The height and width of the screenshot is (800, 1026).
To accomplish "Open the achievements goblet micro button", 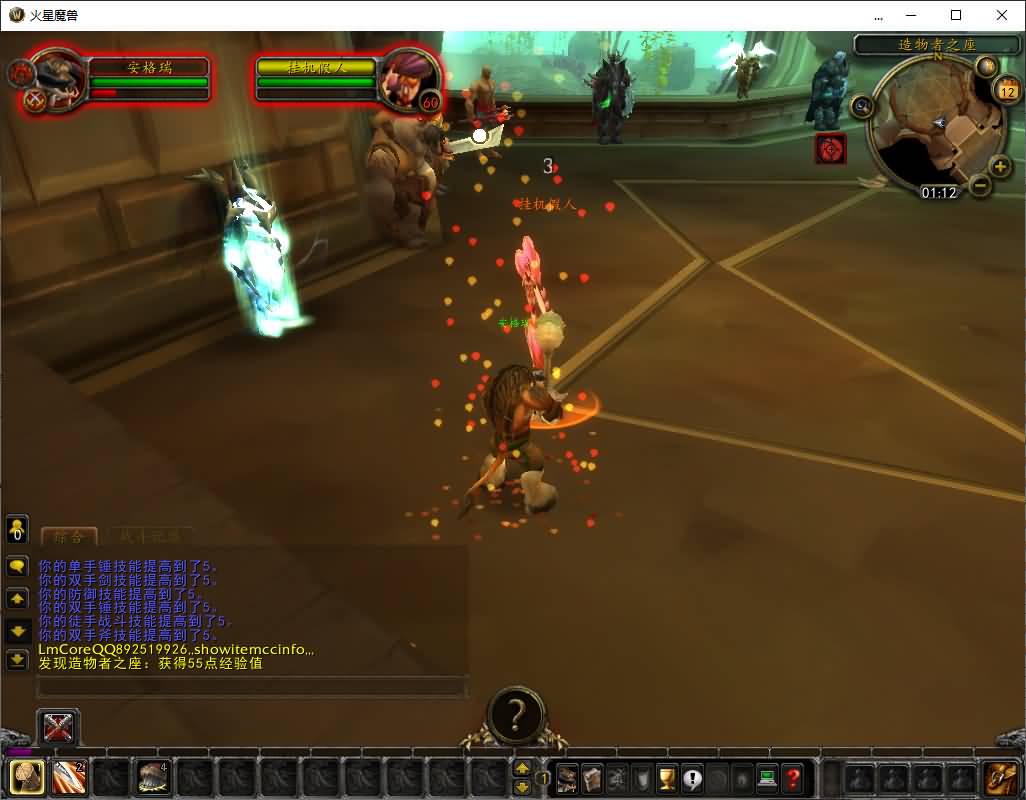I will click(x=667, y=777).
